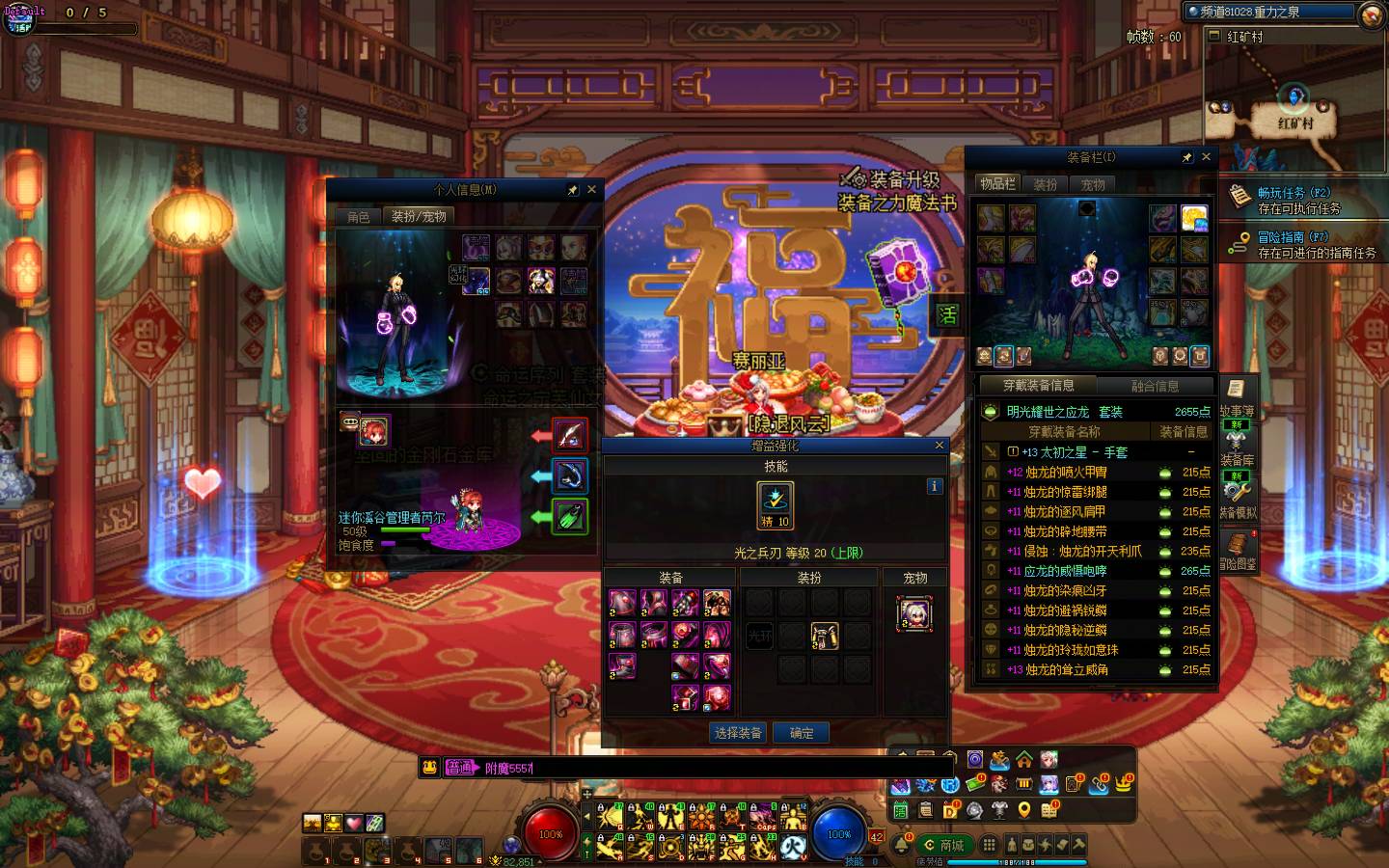Switch to the 宠物 inventory tab
This screenshot has width=1389, height=868.
[x=1093, y=184]
